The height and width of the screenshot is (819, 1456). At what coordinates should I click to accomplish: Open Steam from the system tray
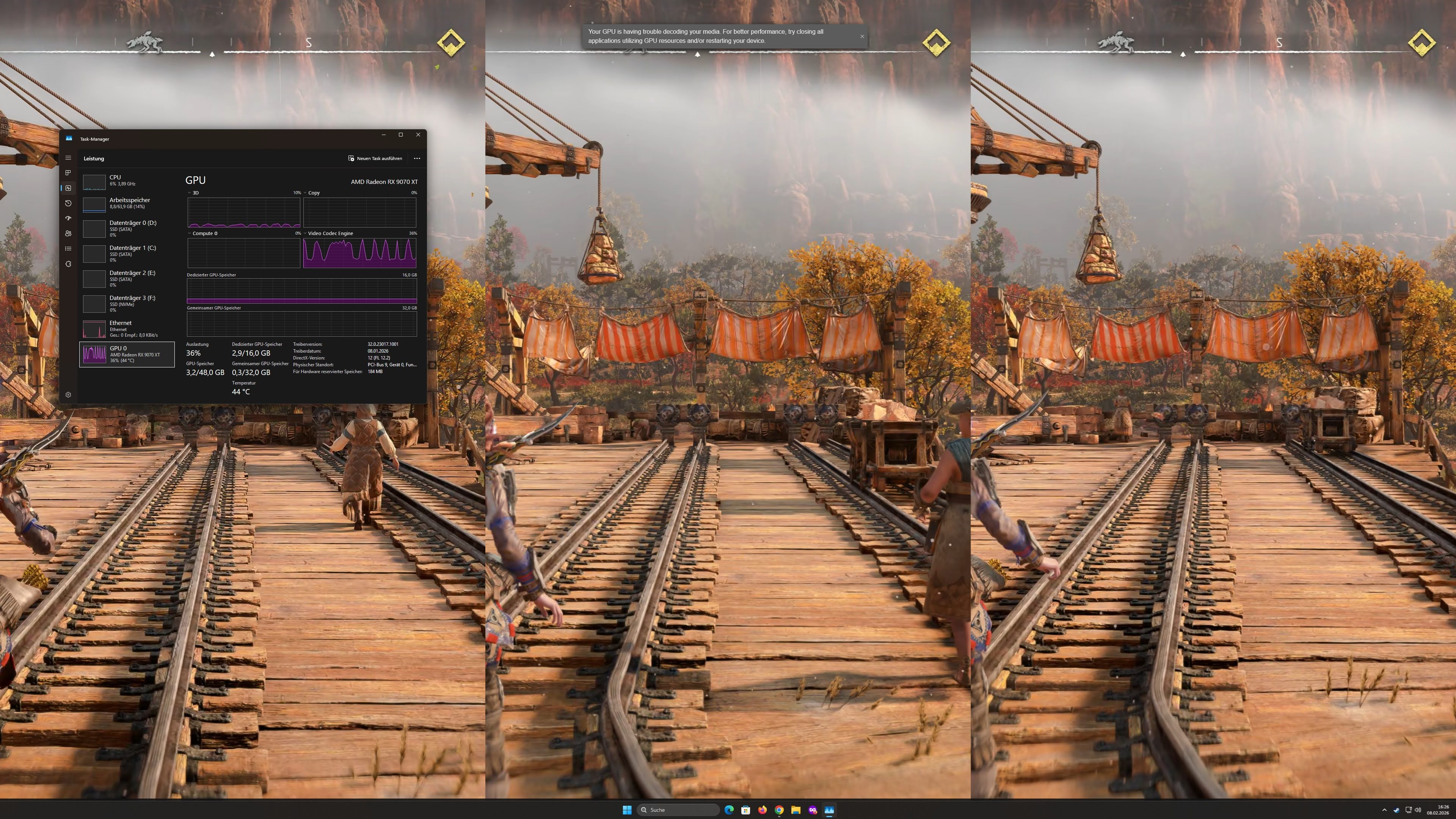point(1396,810)
